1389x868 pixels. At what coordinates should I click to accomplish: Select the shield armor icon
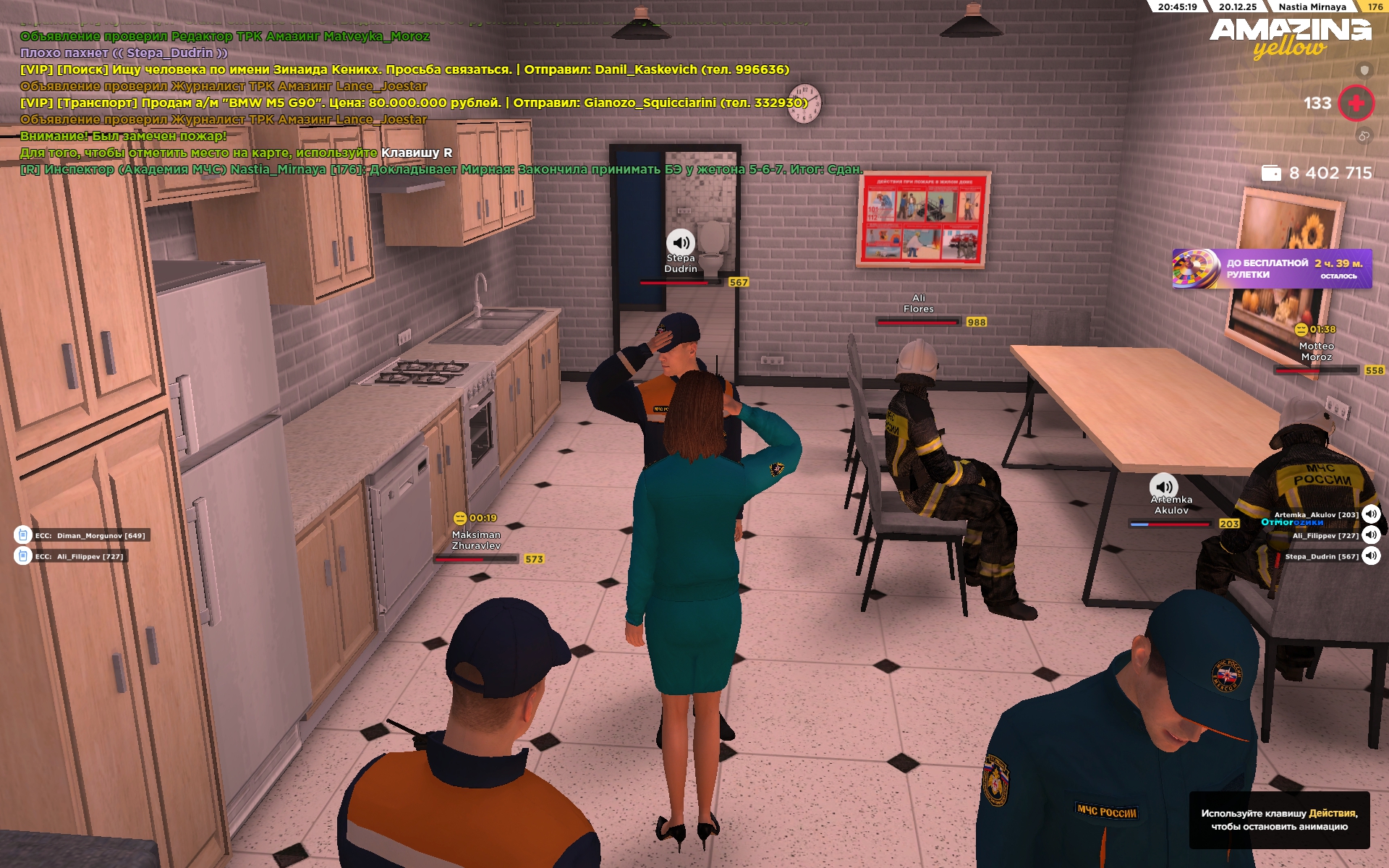tap(1364, 70)
